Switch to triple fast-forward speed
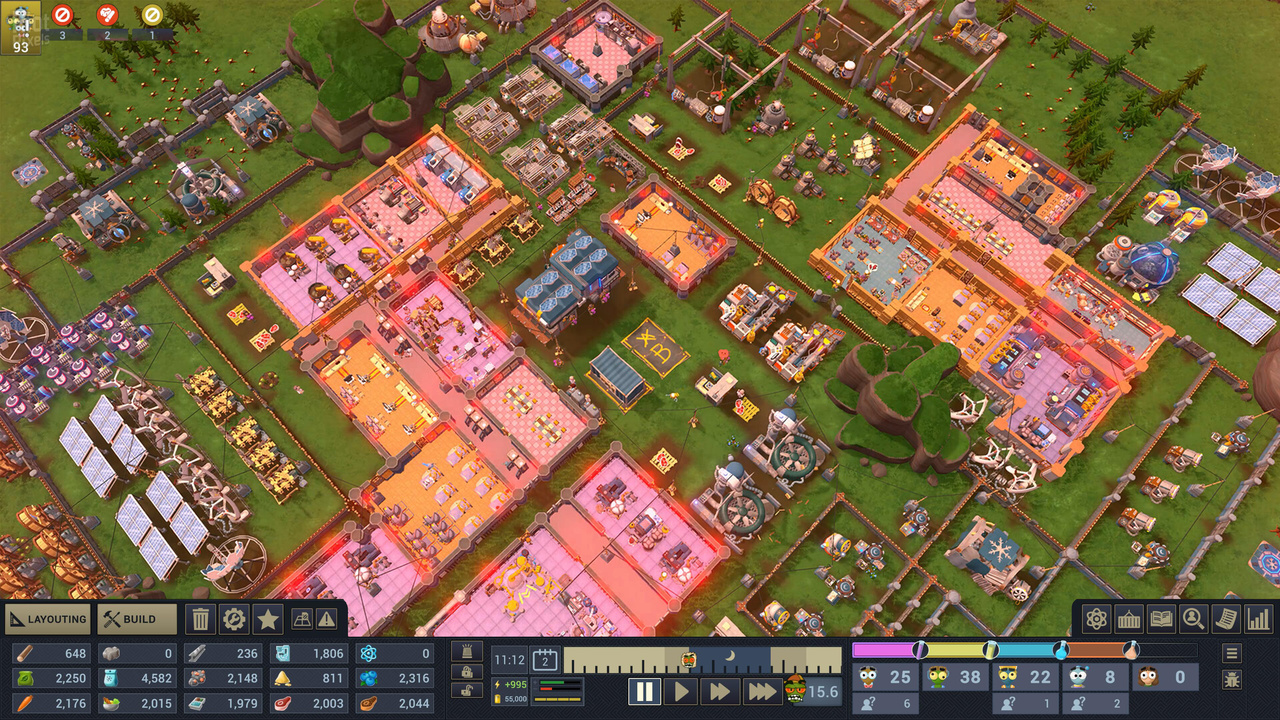Image resolution: width=1280 pixels, height=720 pixels. [761, 691]
